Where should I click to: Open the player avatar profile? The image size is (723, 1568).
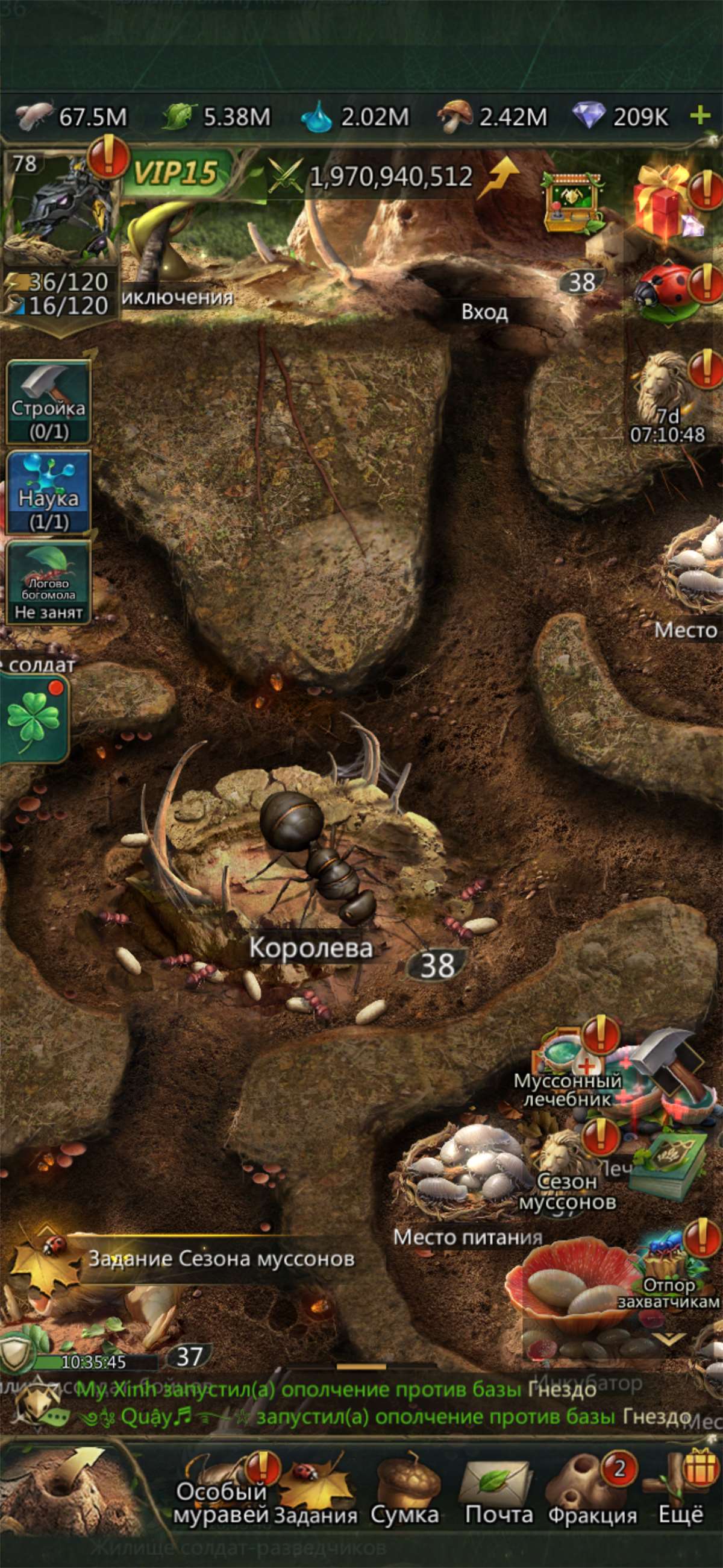pyautogui.click(x=60, y=207)
